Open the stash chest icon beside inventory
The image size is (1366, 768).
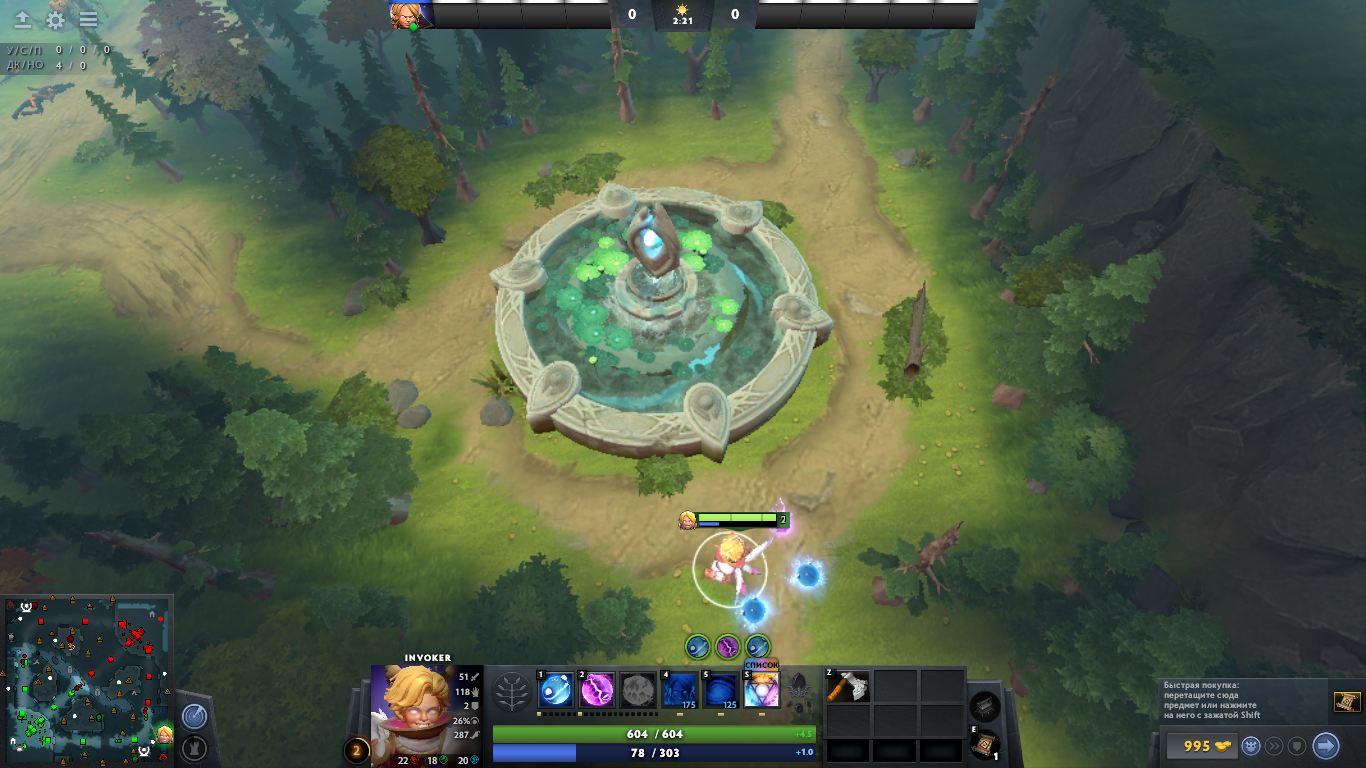(x=985, y=706)
